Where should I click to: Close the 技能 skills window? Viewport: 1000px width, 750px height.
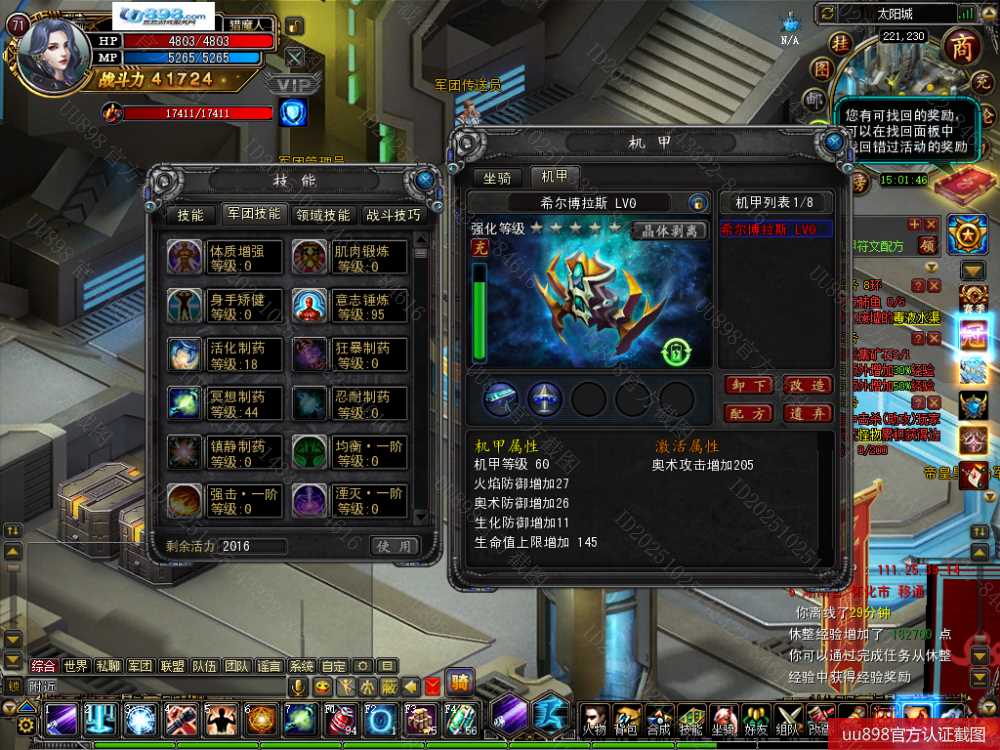[424, 180]
